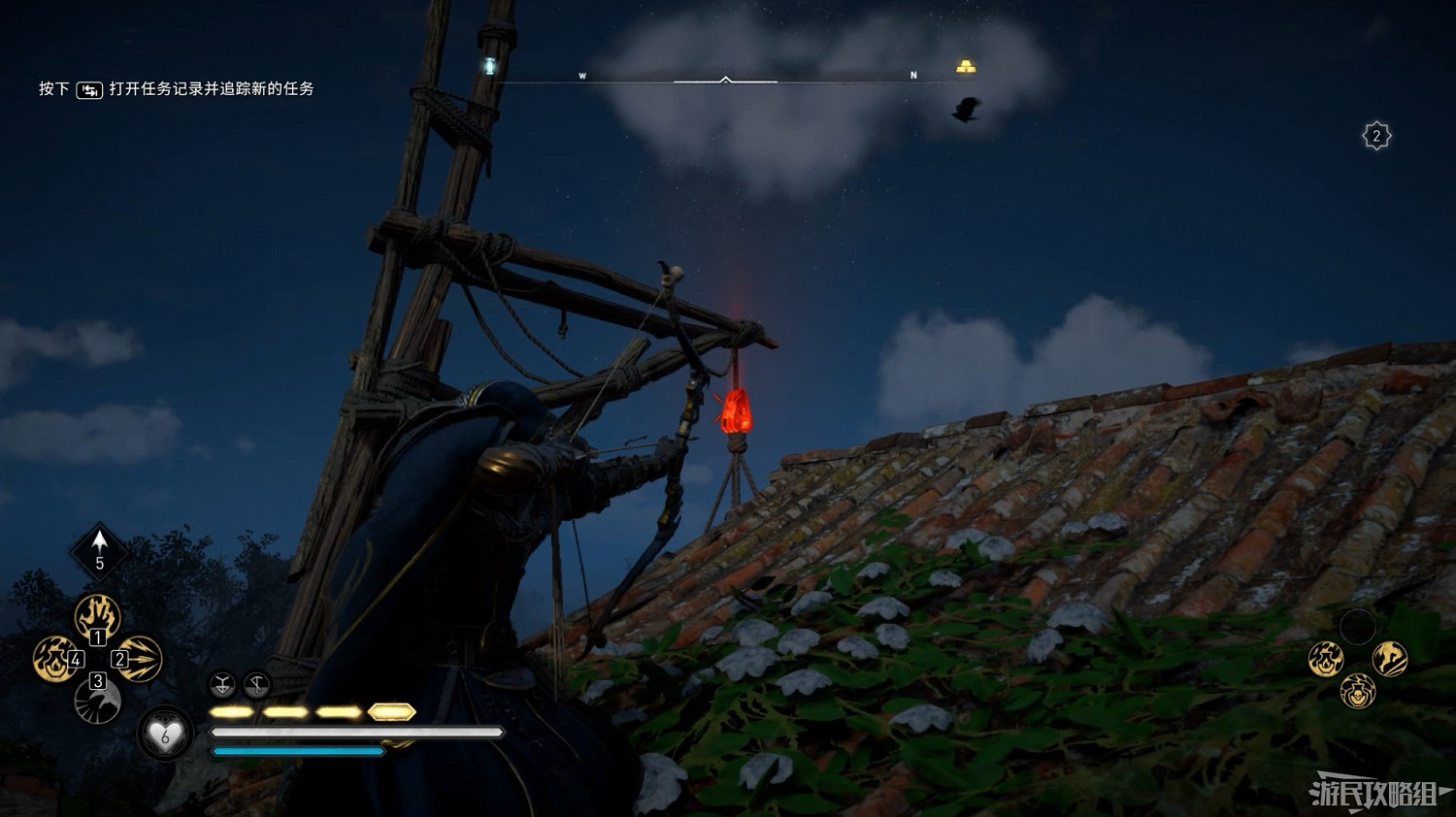Toggle the left rune buff icon above adrenaline
This screenshot has height=817, width=1456.
point(222,685)
